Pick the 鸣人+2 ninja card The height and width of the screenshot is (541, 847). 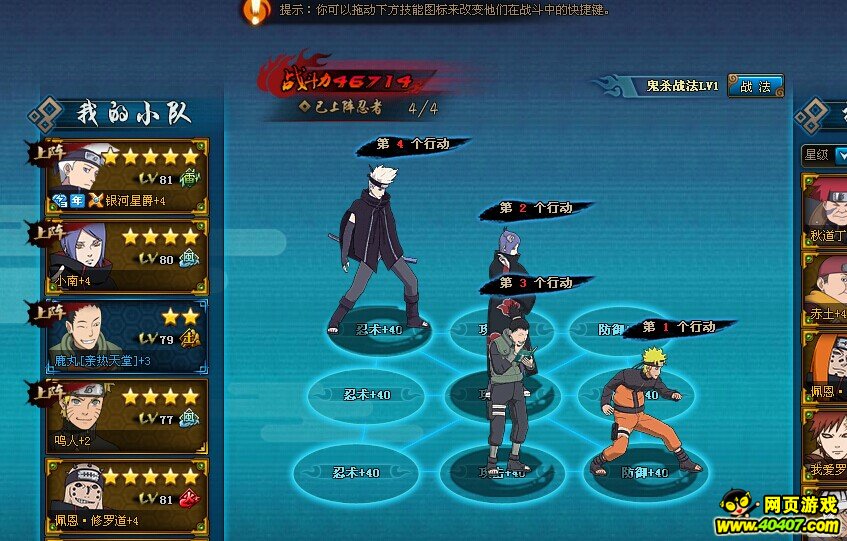(x=126, y=415)
